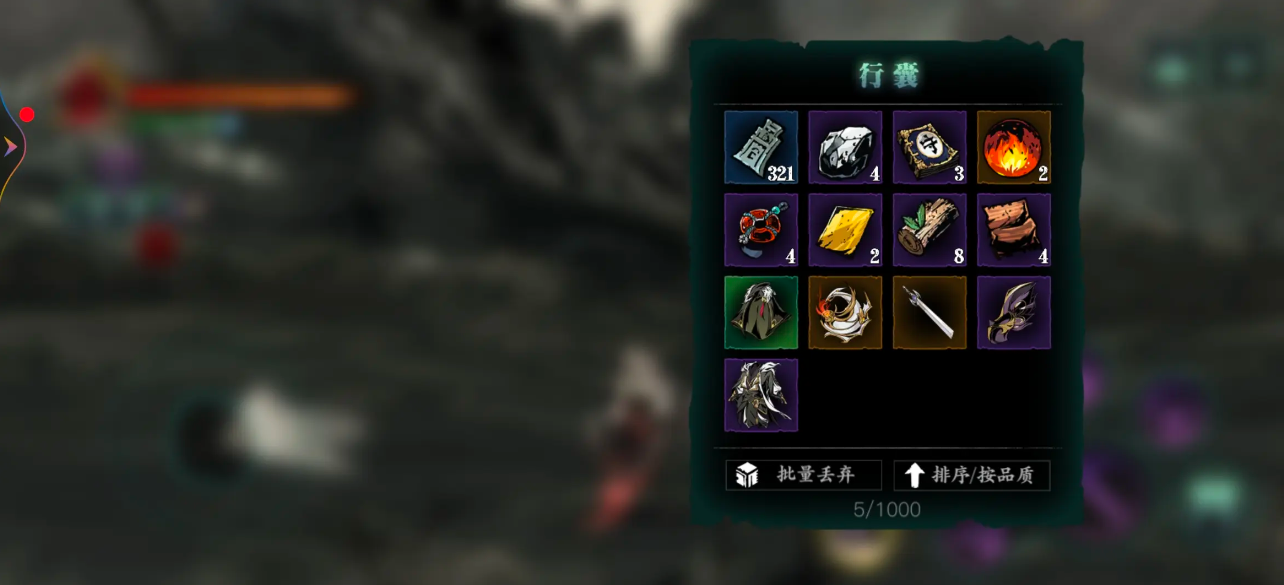The image size is (1284, 585).
Task: Select the stone tablet currency stack of 321
Action: point(761,147)
